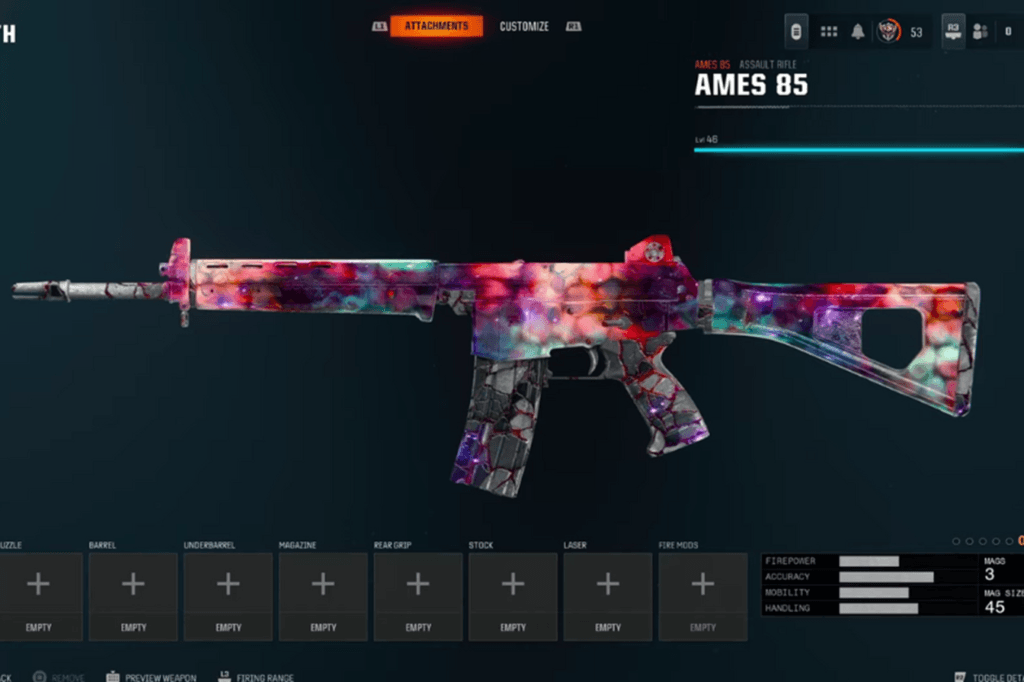Add an attachment to the Barrel slot

(133, 596)
